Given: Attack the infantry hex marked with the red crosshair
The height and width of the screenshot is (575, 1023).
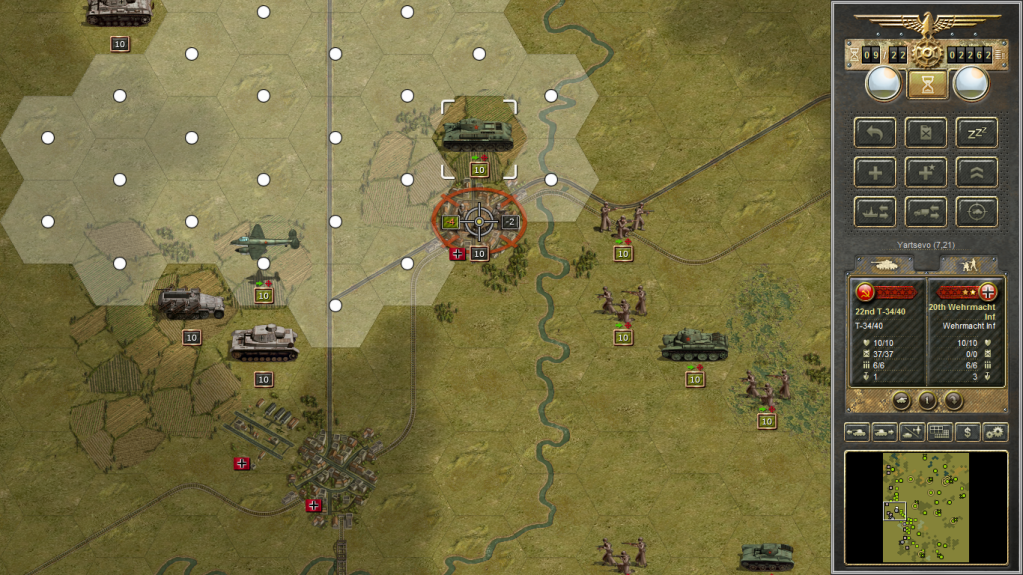Looking at the screenshot, I should click(x=479, y=221).
